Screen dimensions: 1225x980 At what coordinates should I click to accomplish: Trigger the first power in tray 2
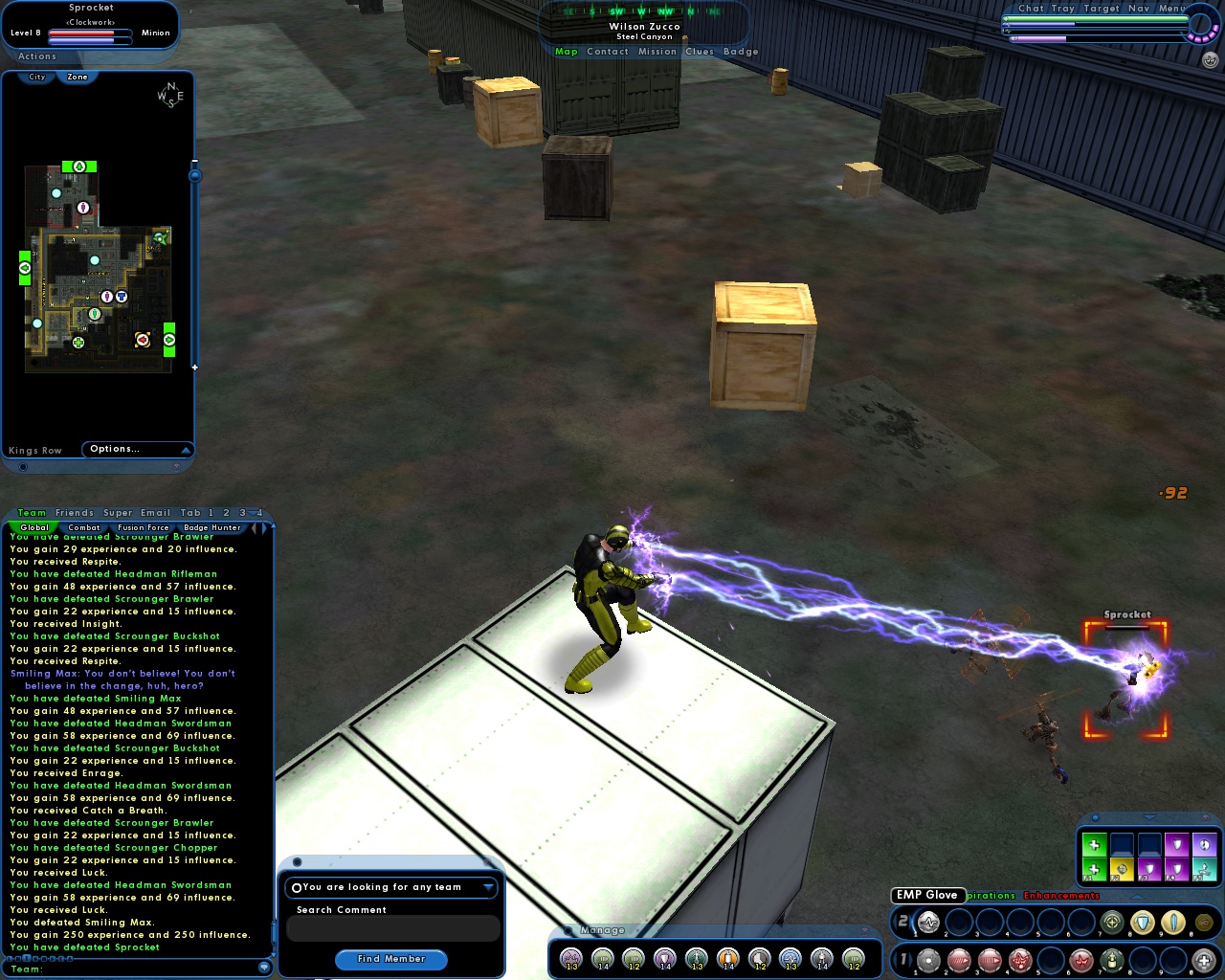(x=928, y=922)
